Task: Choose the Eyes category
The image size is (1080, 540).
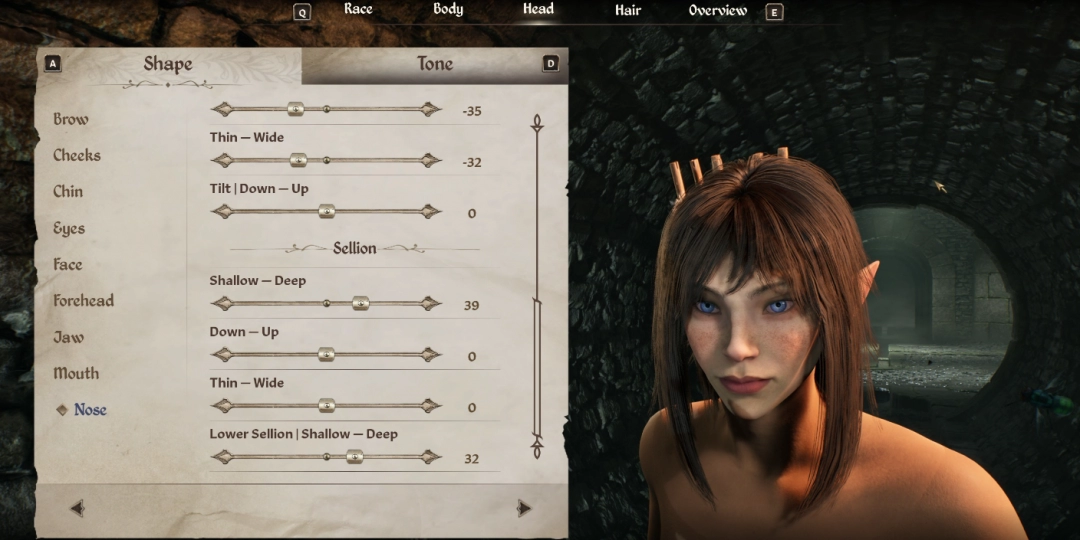Action: 69,228
